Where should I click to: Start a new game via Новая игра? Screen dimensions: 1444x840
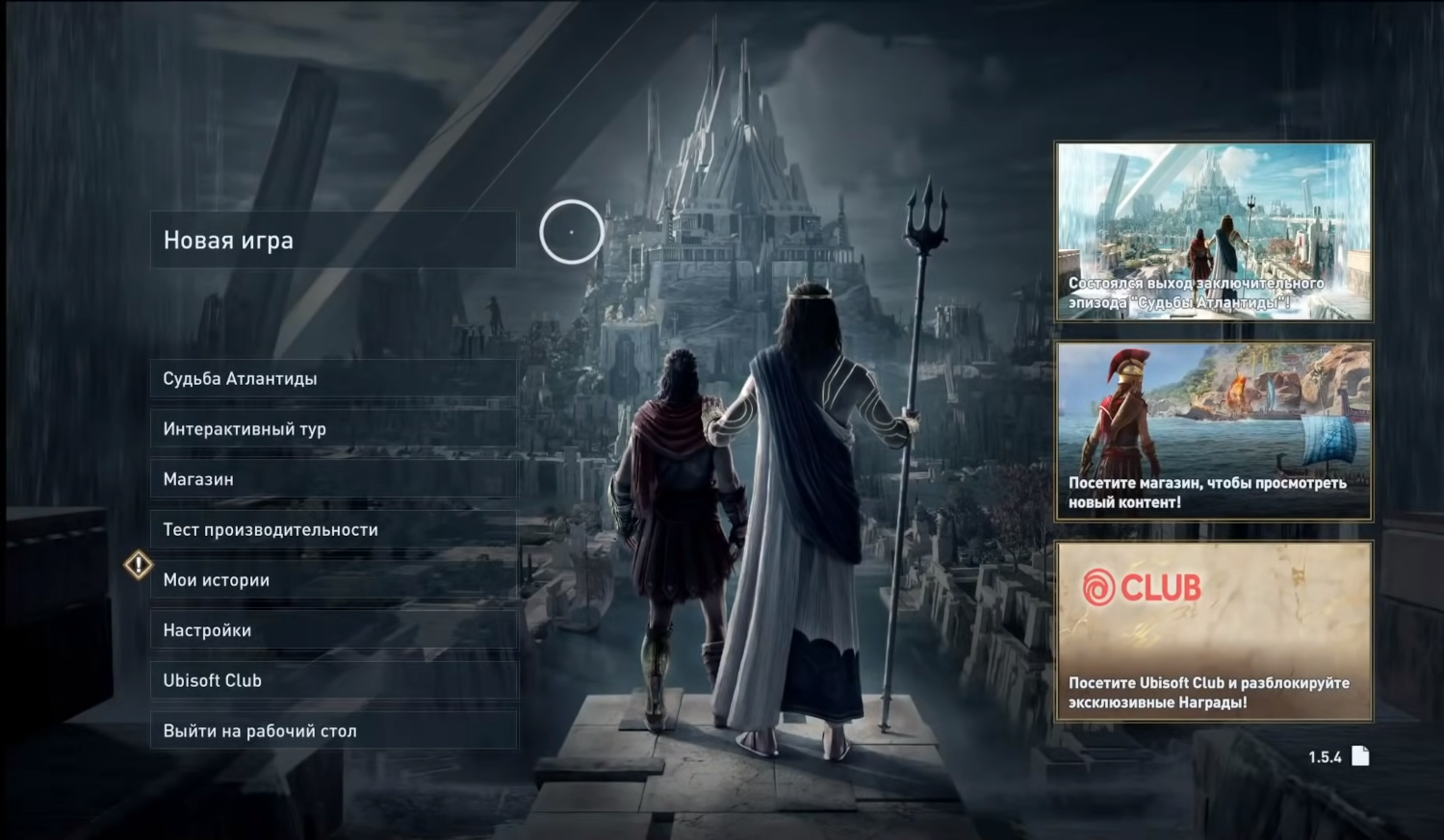(333, 241)
